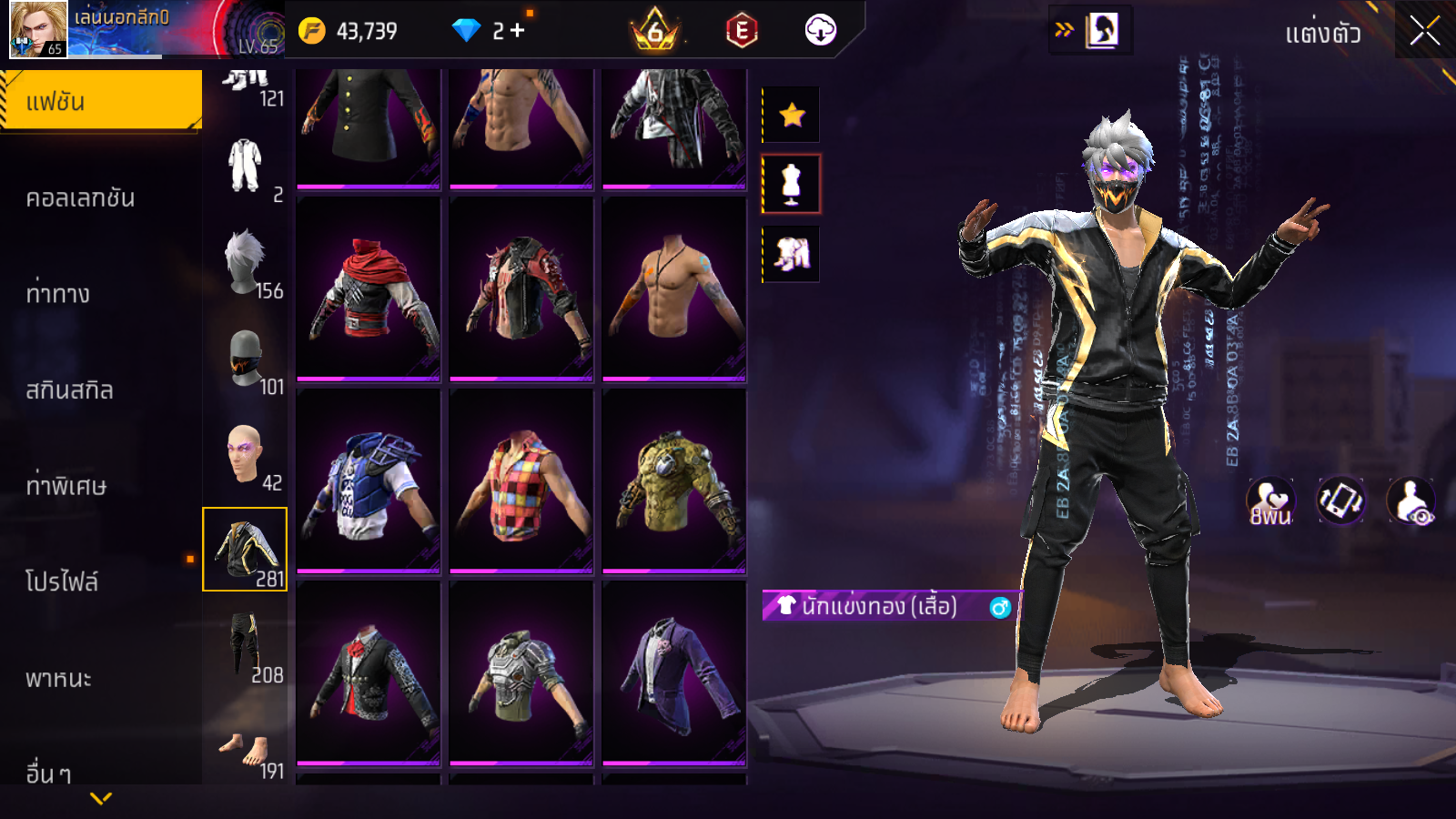Select the mask category with 101 items
This screenshot has height=819, width=1456.
[x=246, y=359]
